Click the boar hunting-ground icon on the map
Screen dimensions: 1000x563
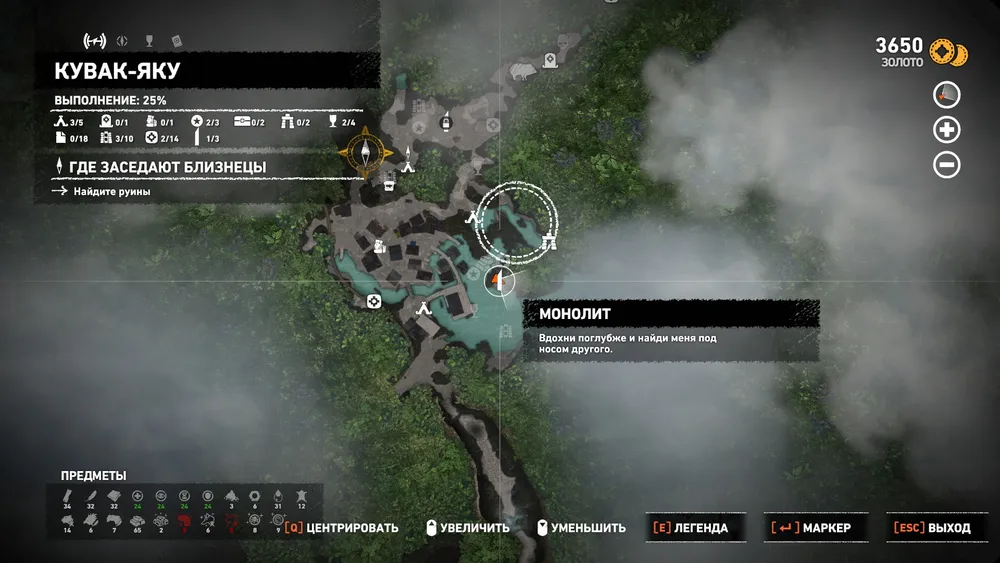pyautogui.click(x=522, y=72)
